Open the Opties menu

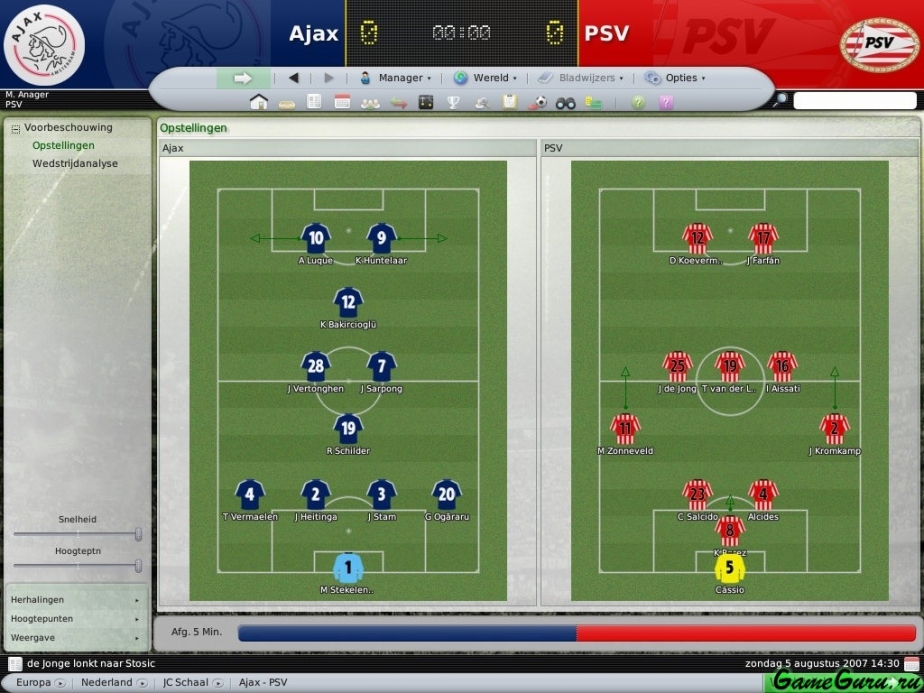pyautogui.click(x=676, y=78)
